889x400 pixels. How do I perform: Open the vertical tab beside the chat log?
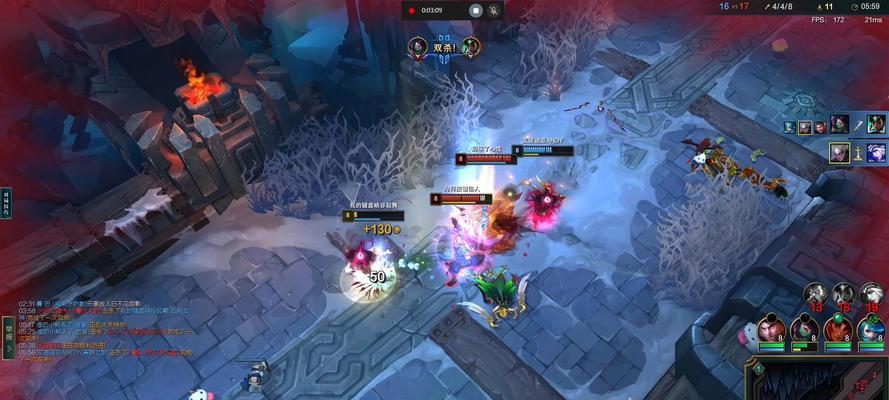[x=7, y=330]
